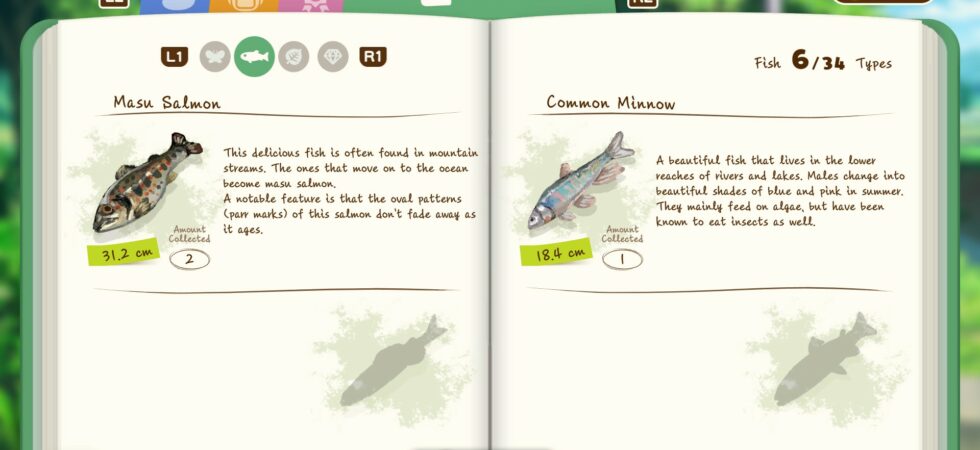Select the fish category icon

pyautogui.click(x=254, y=57)
